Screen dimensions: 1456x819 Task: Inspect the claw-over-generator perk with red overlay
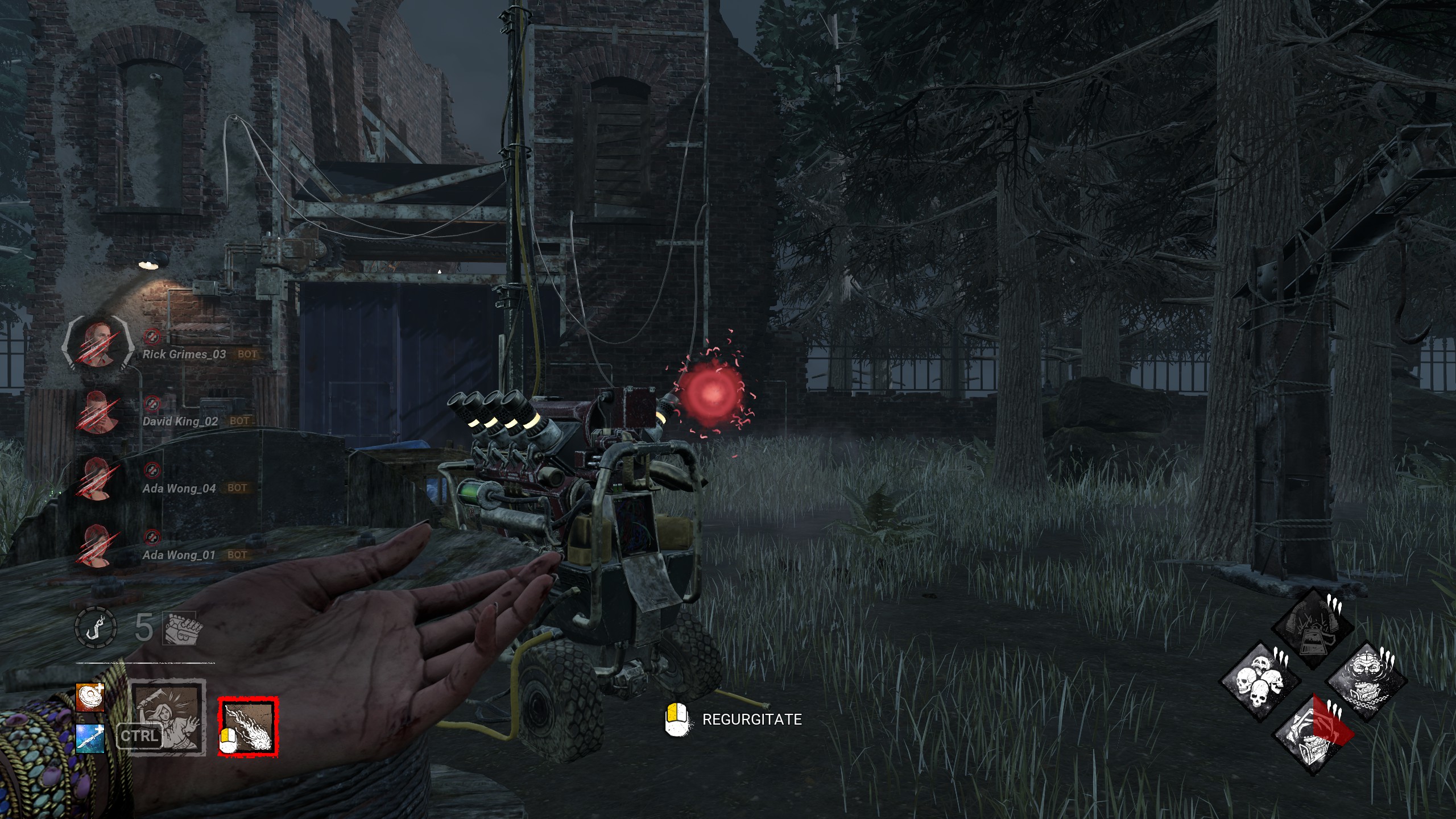tap(1313, 735)
